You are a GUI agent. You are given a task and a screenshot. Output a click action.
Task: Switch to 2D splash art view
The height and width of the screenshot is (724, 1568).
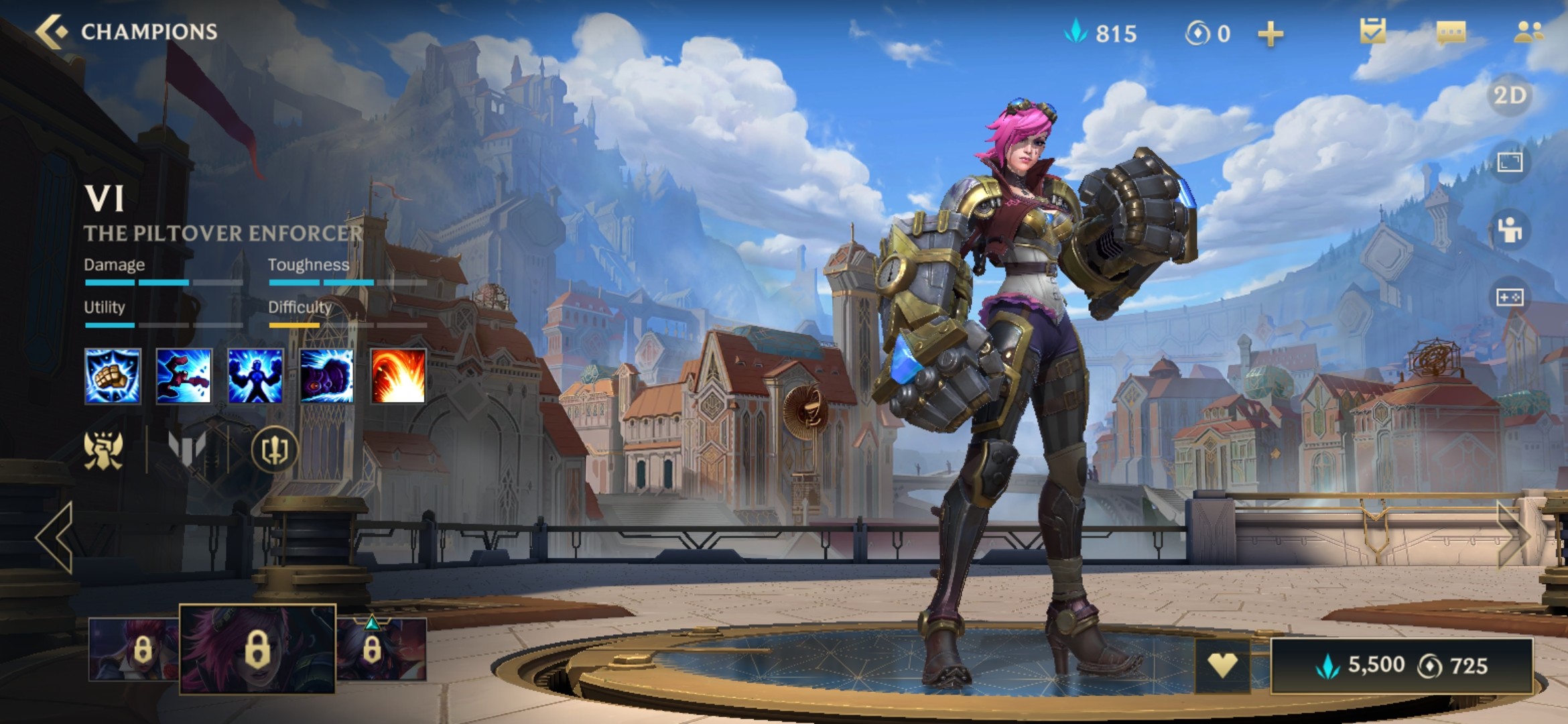pos(1510,96)
